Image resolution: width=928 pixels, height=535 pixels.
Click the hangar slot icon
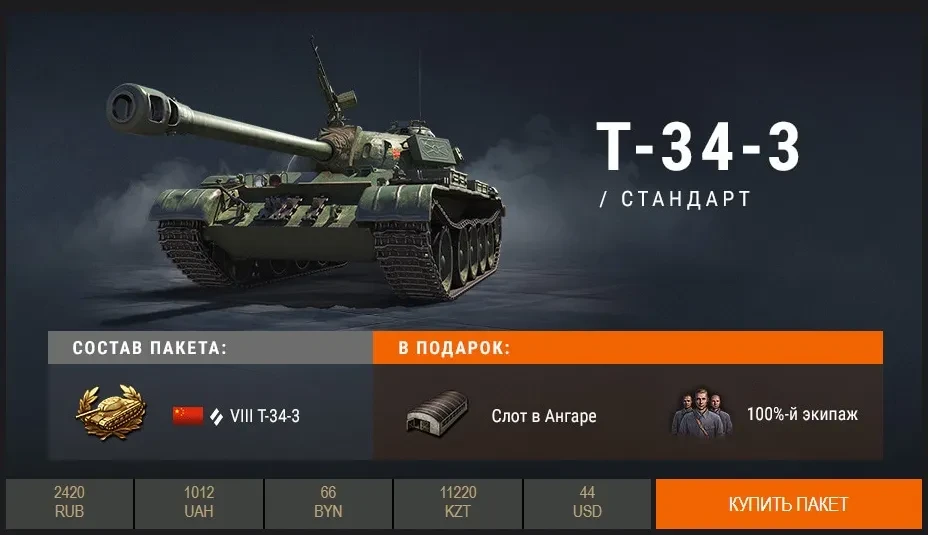pos(436,414)
